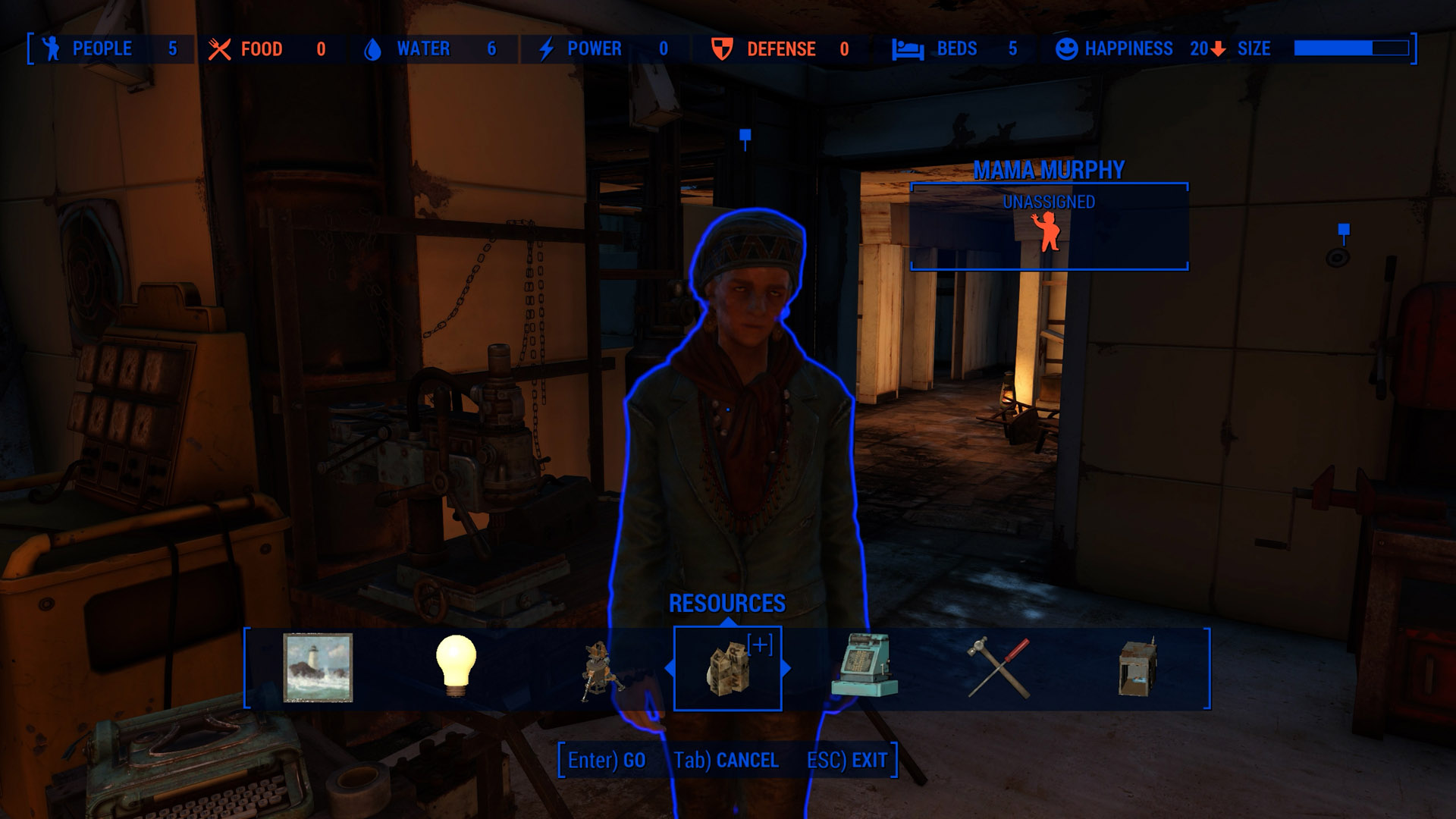Click the CANCEL button
This screenshot has height=819, width=1456.
(726, 760)
